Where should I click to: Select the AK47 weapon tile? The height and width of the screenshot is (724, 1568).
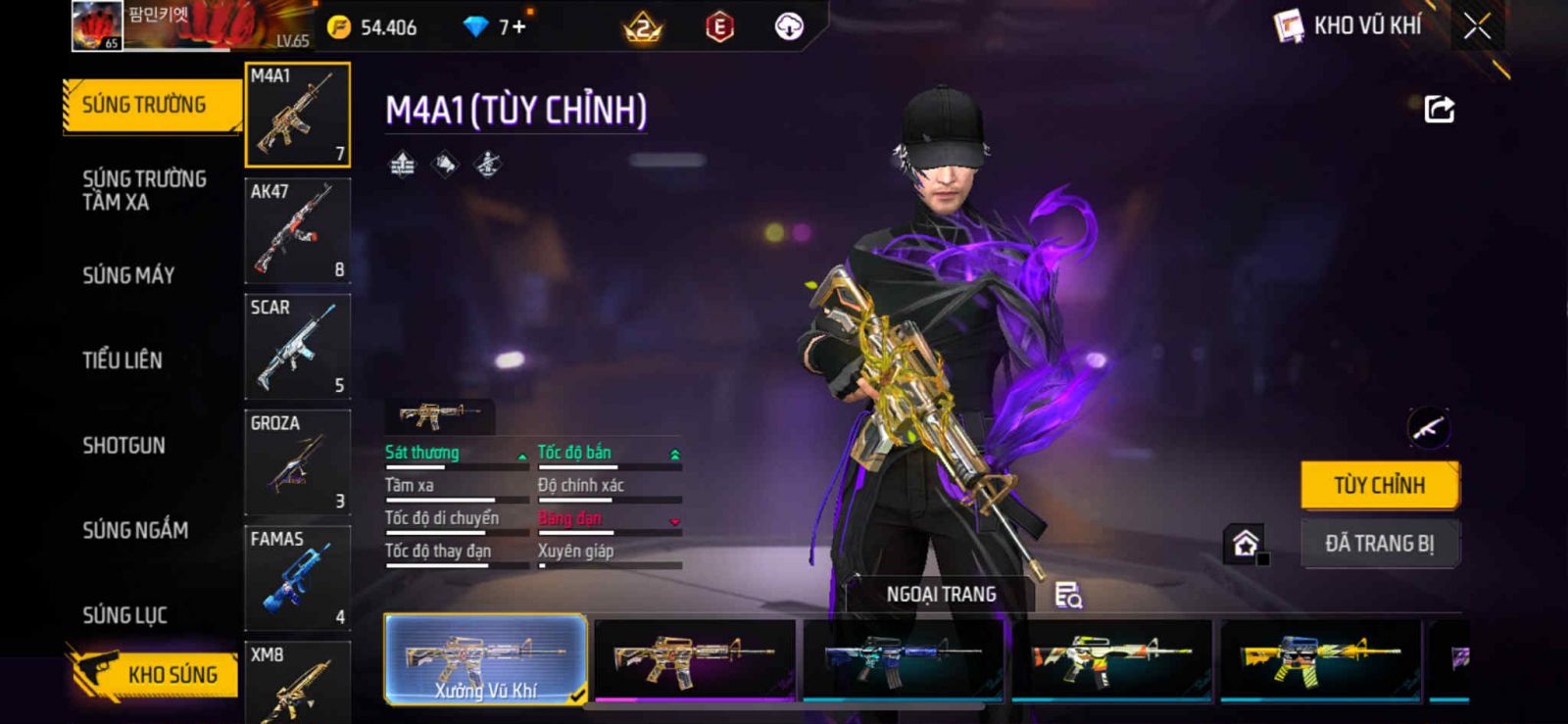[297, 230]
